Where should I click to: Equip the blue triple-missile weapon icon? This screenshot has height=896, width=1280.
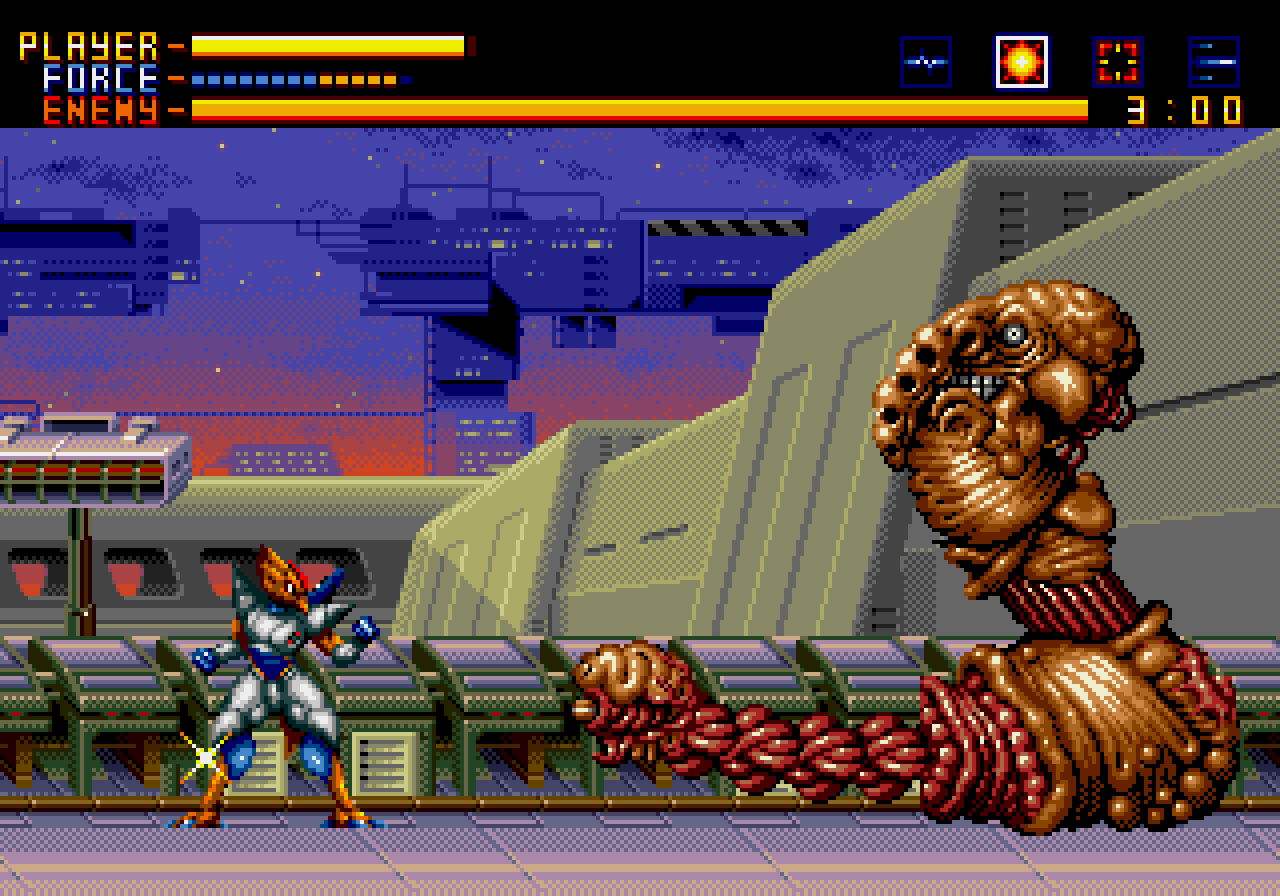1214,62
